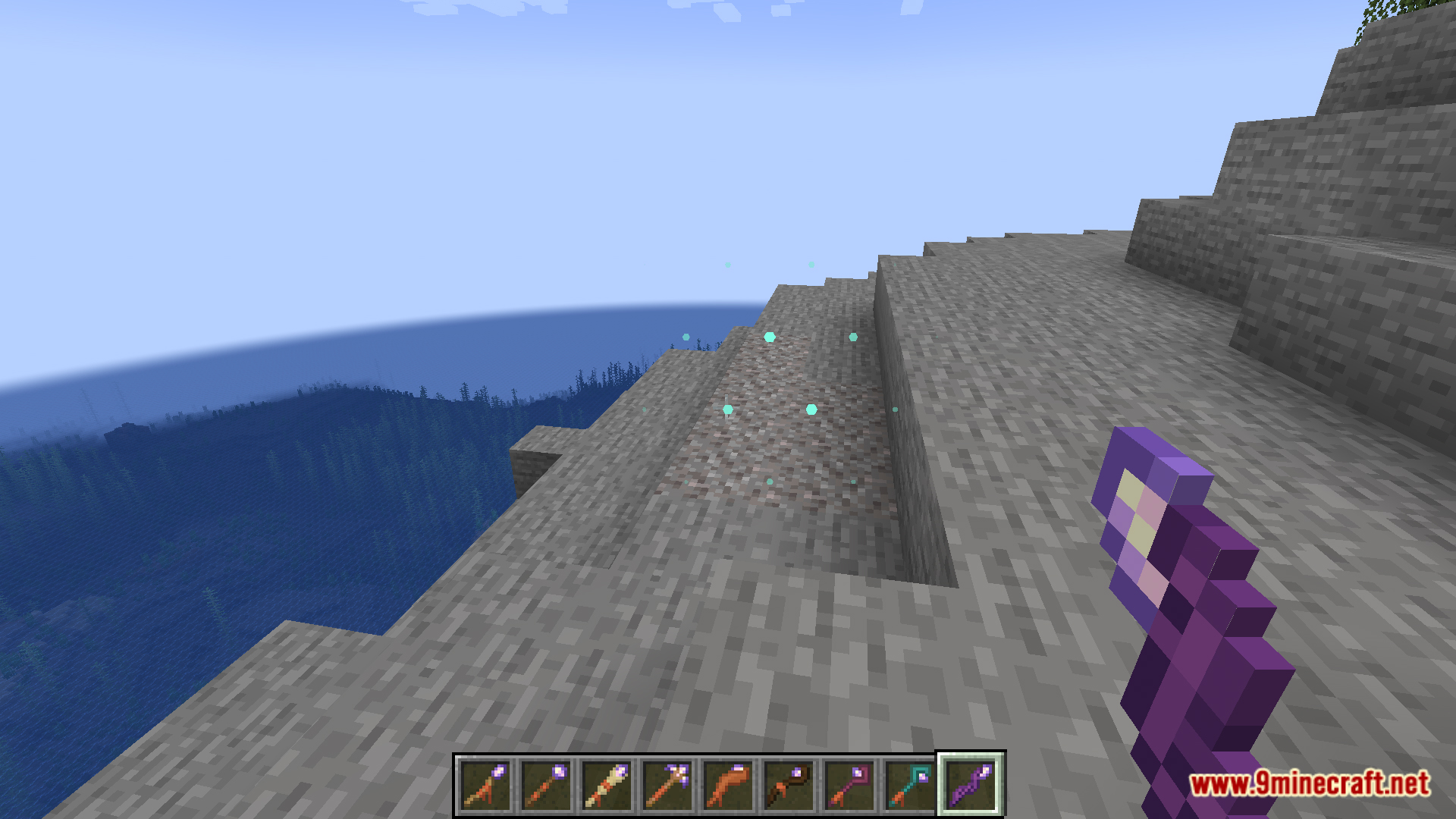Choose the dark brown hooked staff
Viewport: 1456px width, 819px height.
[x=789, y=785]
